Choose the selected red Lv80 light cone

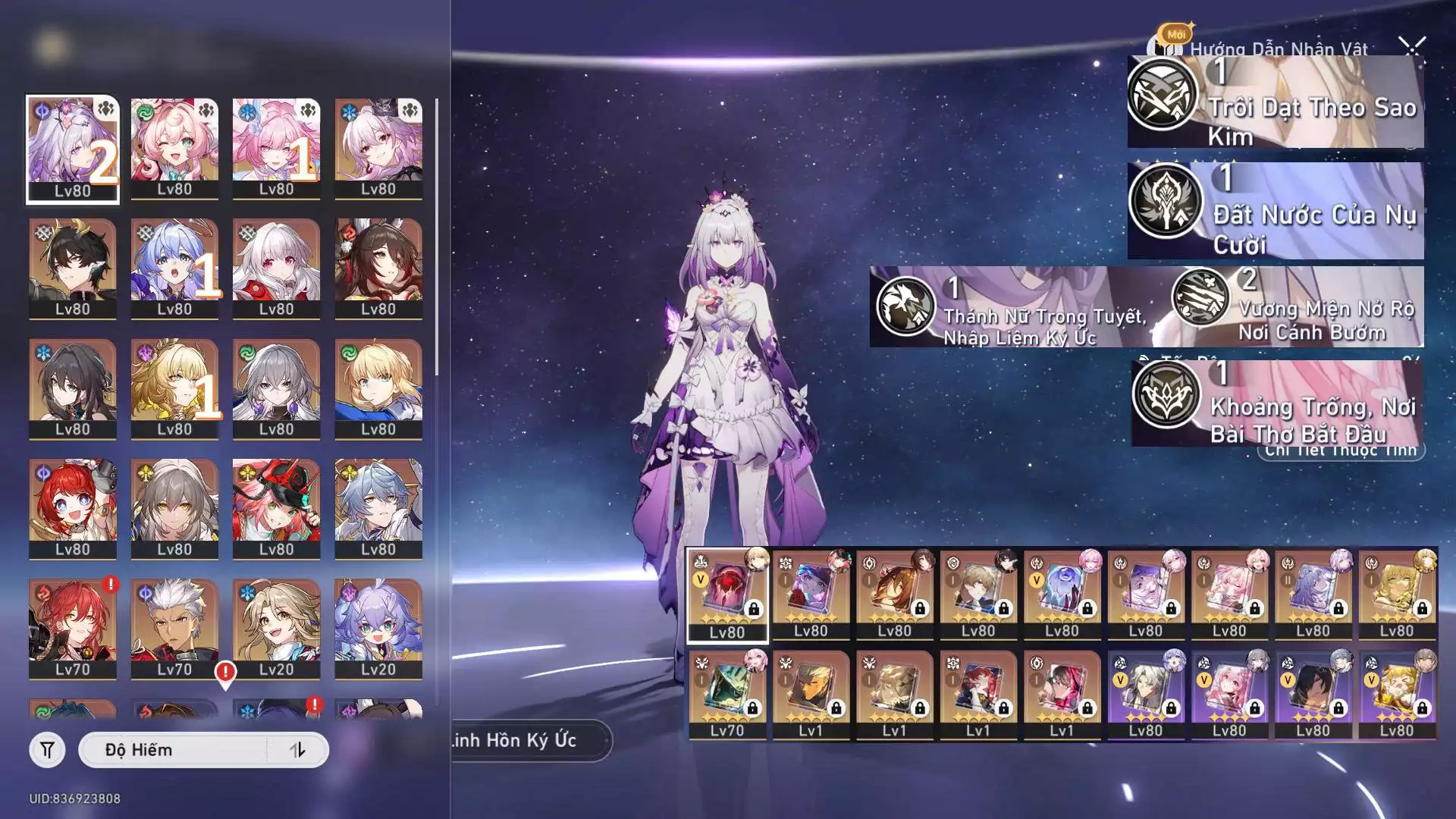pyautogui.click(x=726, y=595)
